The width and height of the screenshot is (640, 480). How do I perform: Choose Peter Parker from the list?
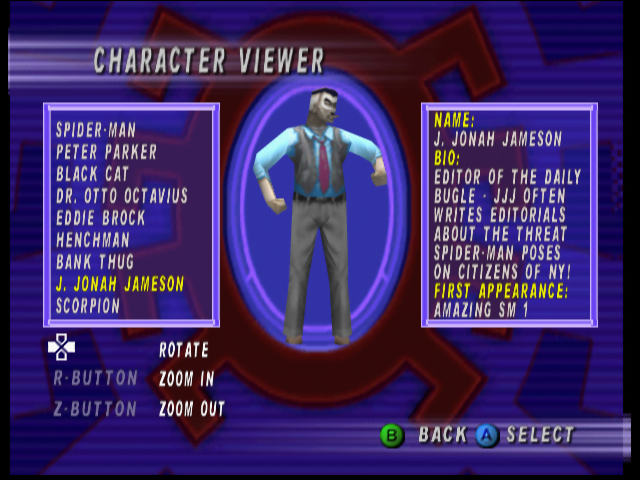click(107, 152)
